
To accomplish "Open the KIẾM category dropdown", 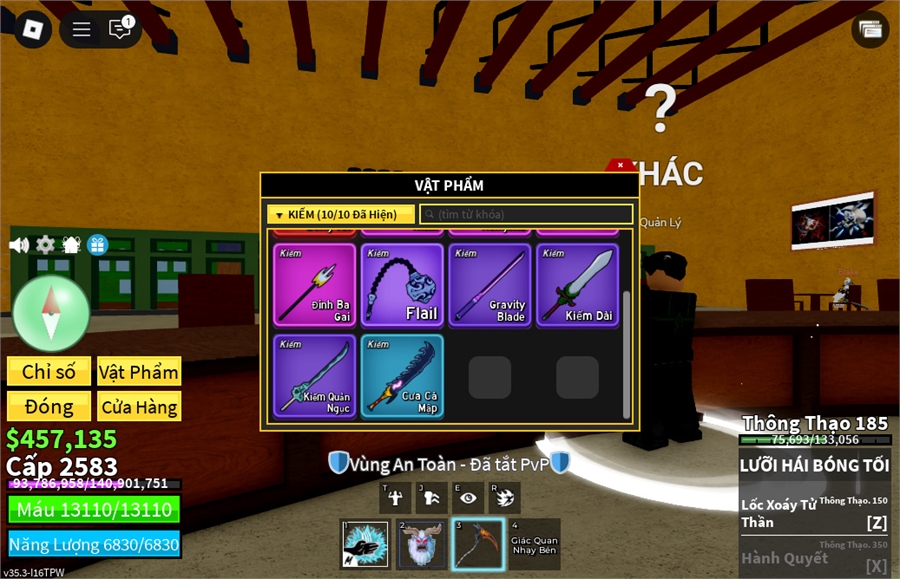I will 341,214.
